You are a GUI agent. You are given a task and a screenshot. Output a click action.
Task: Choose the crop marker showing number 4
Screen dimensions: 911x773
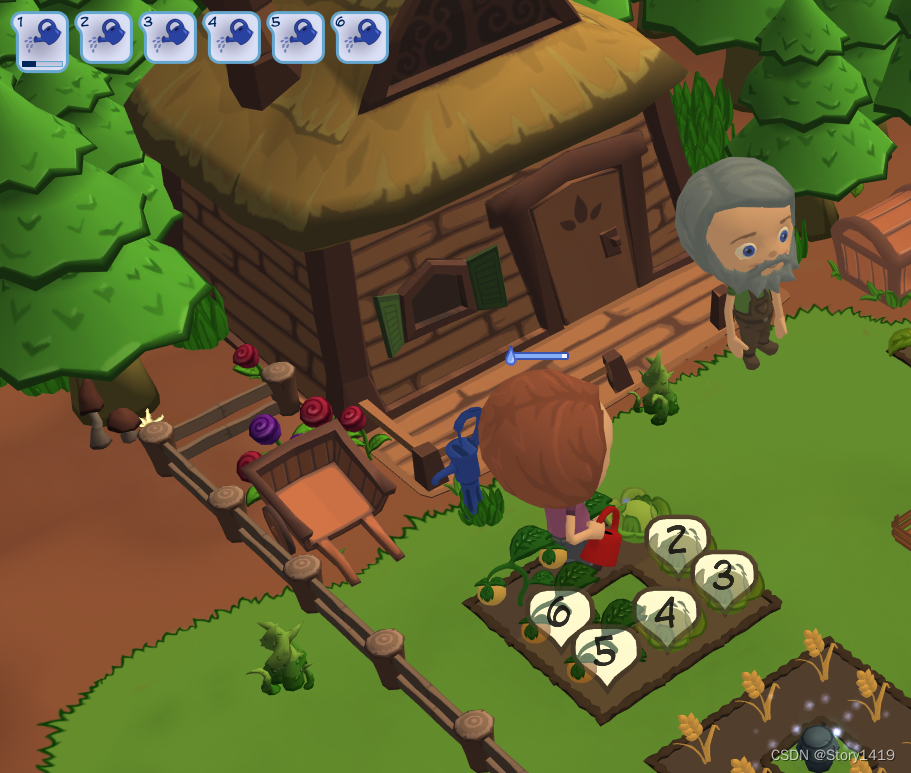point(666,614)
